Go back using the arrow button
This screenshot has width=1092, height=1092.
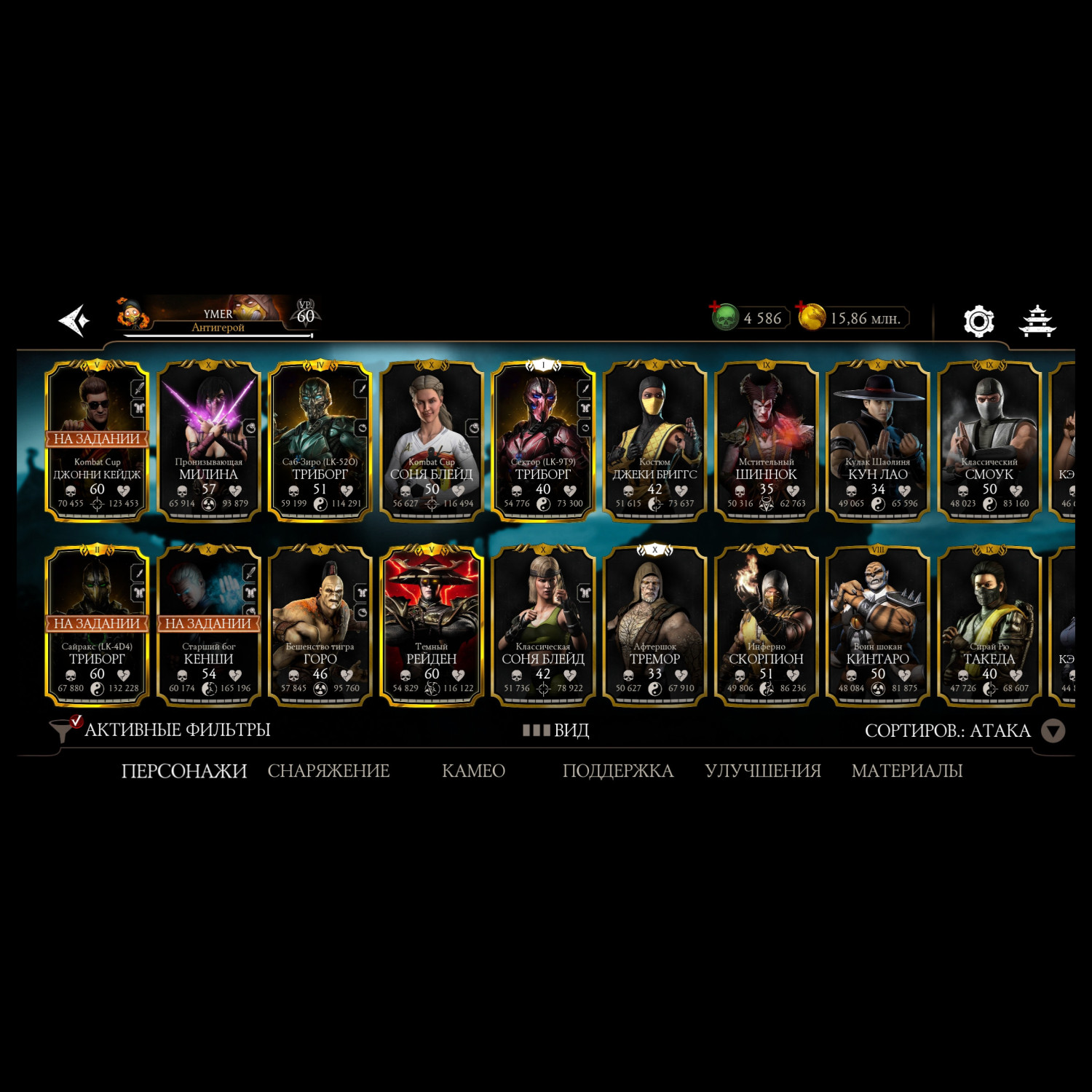click(x=74, y=320)
